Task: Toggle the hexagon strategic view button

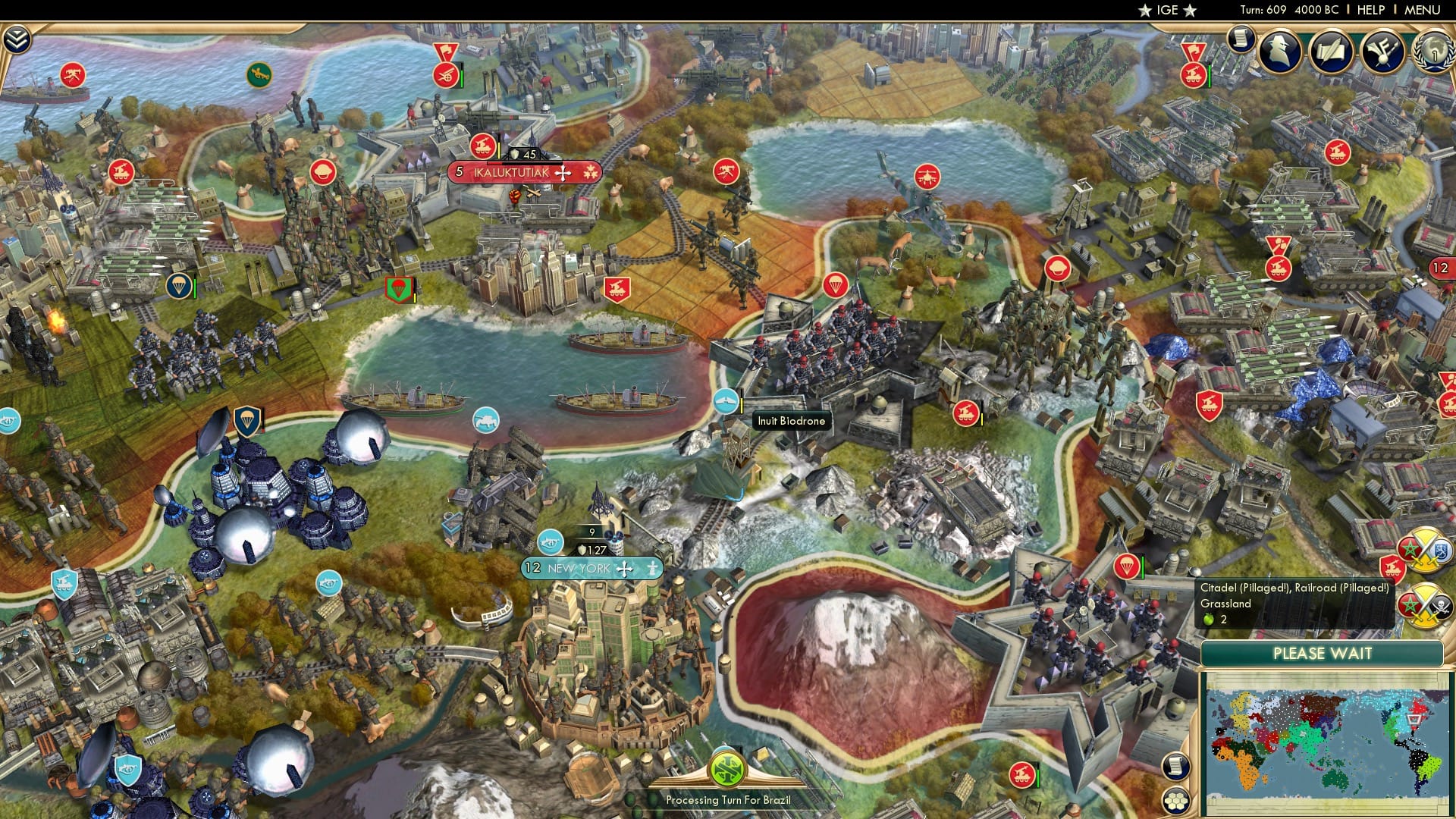Action: (1175, 802)
